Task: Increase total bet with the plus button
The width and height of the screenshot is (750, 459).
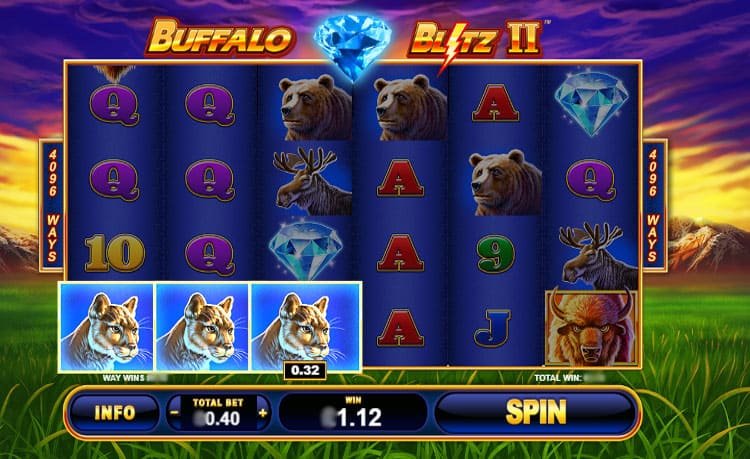Action: click(x=263, y=412)
